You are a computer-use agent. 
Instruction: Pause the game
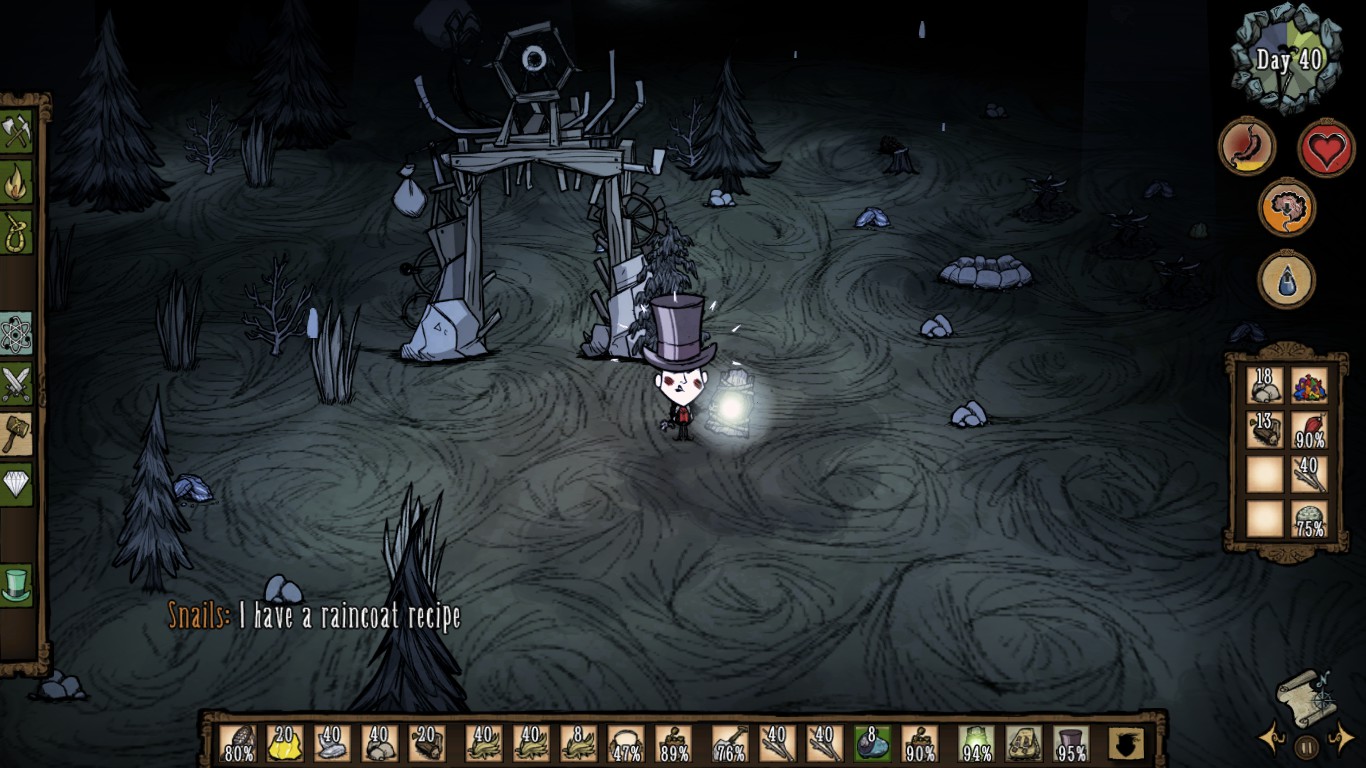pyautogui.click(x=1306, y=745)
